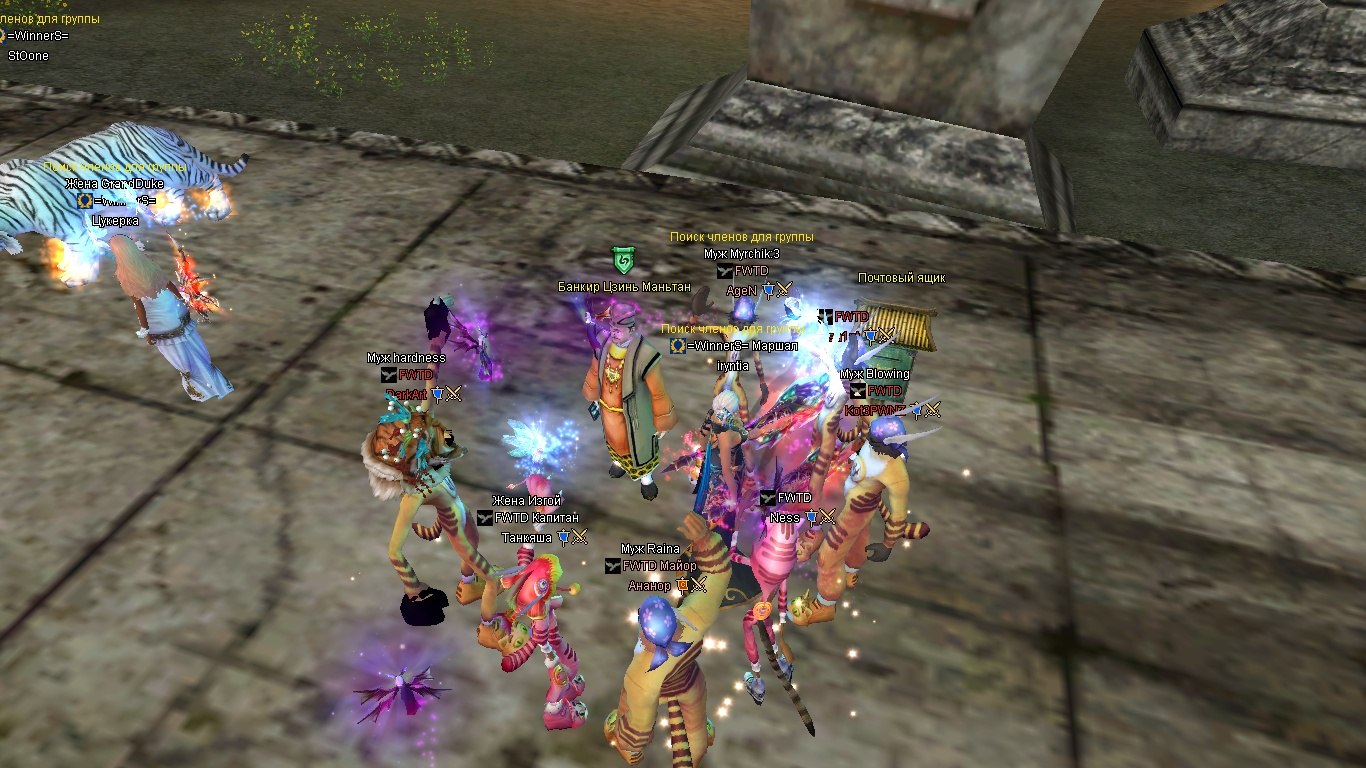Click blue trophy icon beside Kot3PWNZ
Image resolution: width=1366 pixels, height=768 pixels.
[x=917, y=411]
